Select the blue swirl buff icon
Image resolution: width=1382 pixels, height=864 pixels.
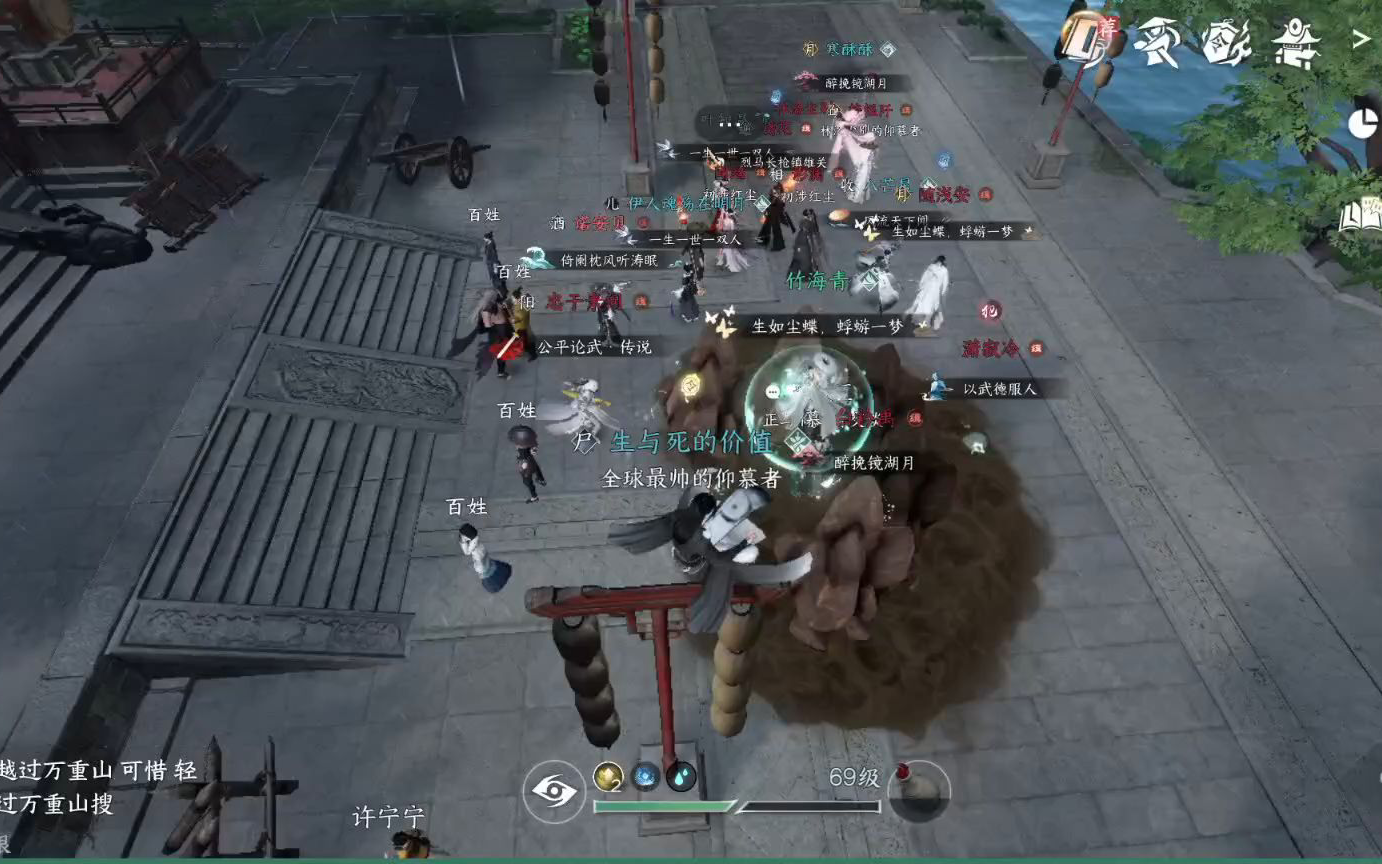pyautogui.click(x=645, y=776)
